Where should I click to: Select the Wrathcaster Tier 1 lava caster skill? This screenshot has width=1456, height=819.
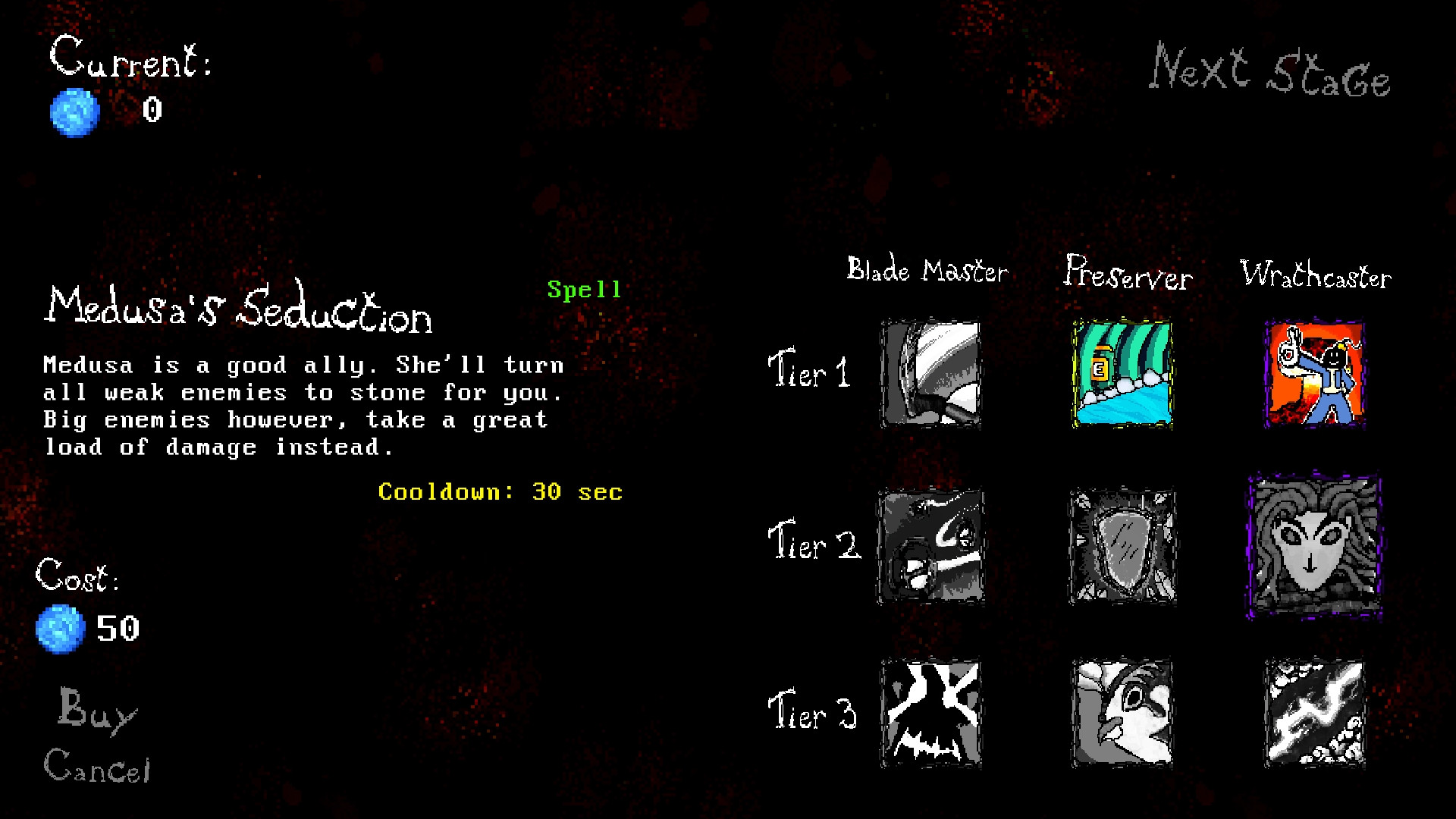1313,373
